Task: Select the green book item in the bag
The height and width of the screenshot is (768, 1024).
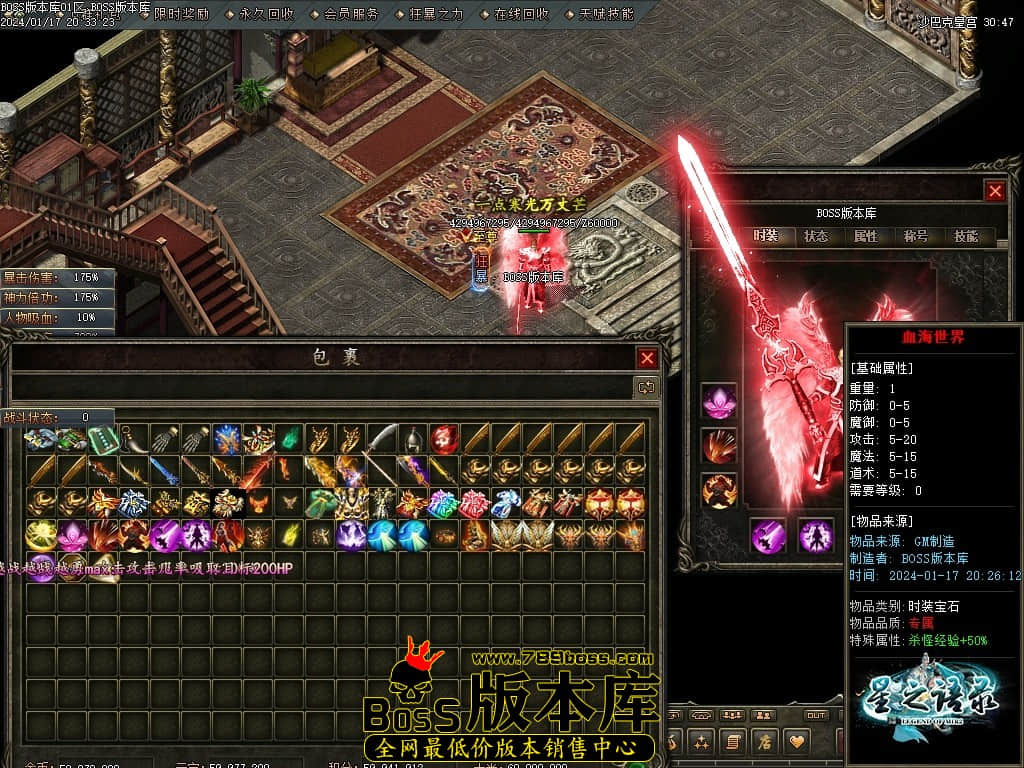Action: tap(102, 439)
